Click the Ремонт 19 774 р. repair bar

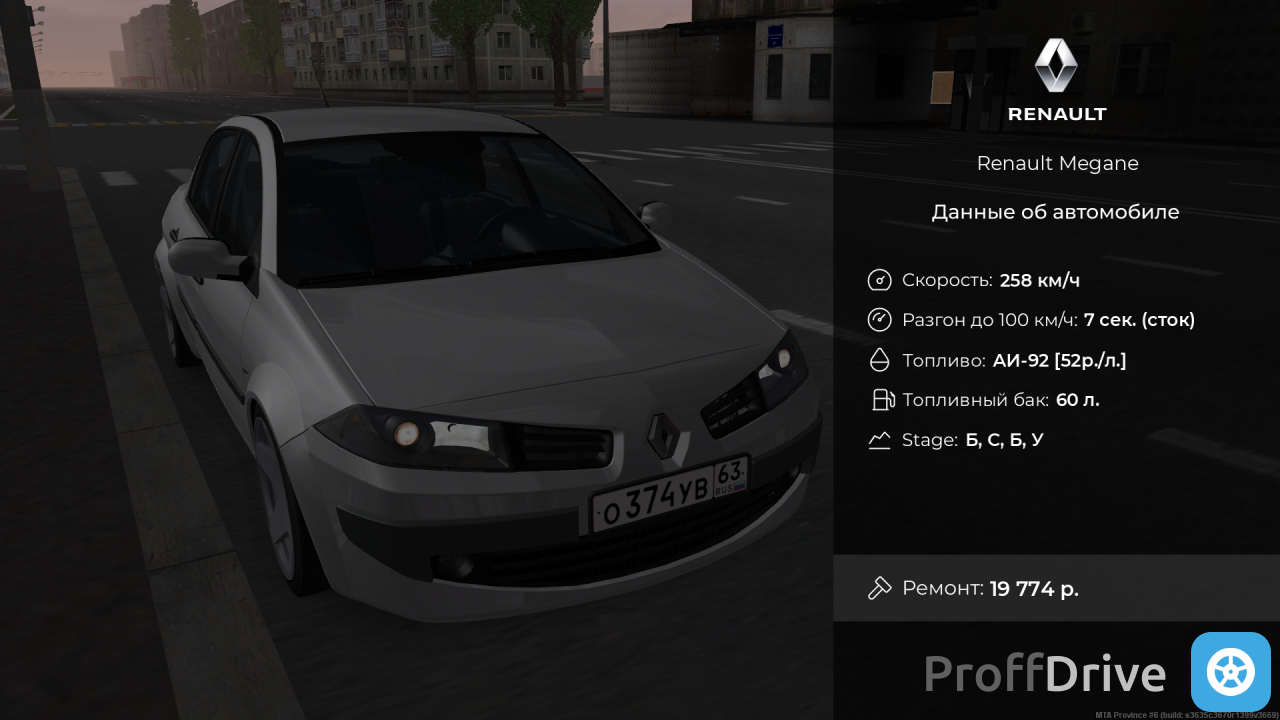1055,588
